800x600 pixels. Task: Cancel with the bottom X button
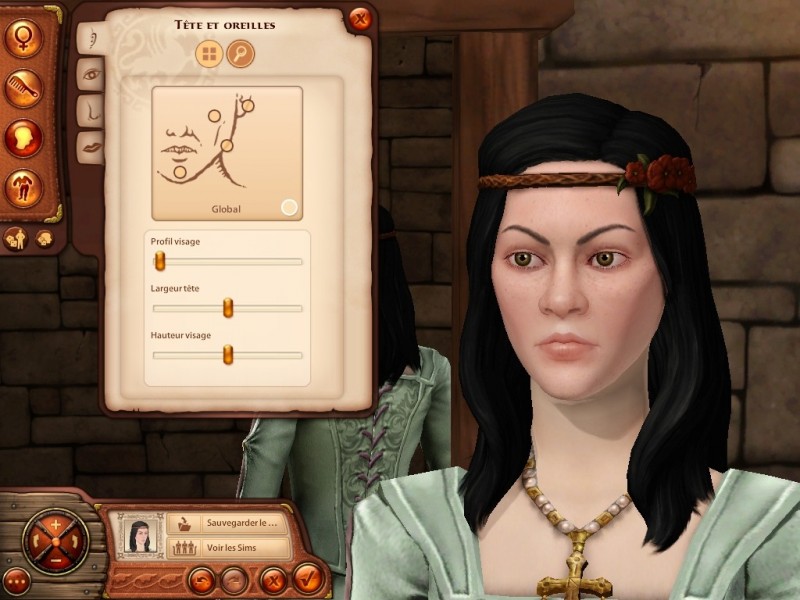(x=271, y=579)
